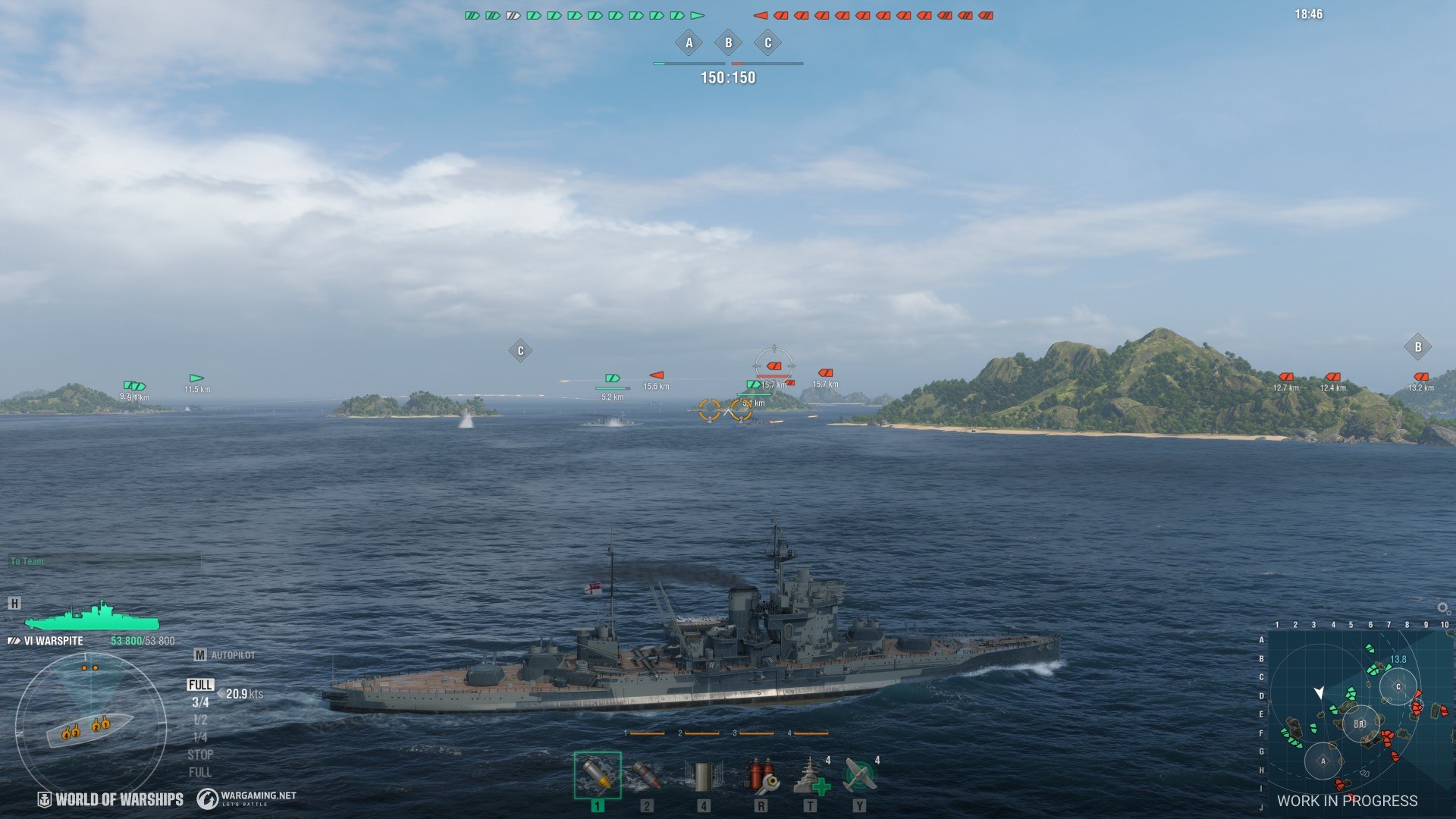Set engine telegraph to 3/4 speed
Image resolution: width=1456 pixels, height=819 pixels.
[x=200, y=703]
